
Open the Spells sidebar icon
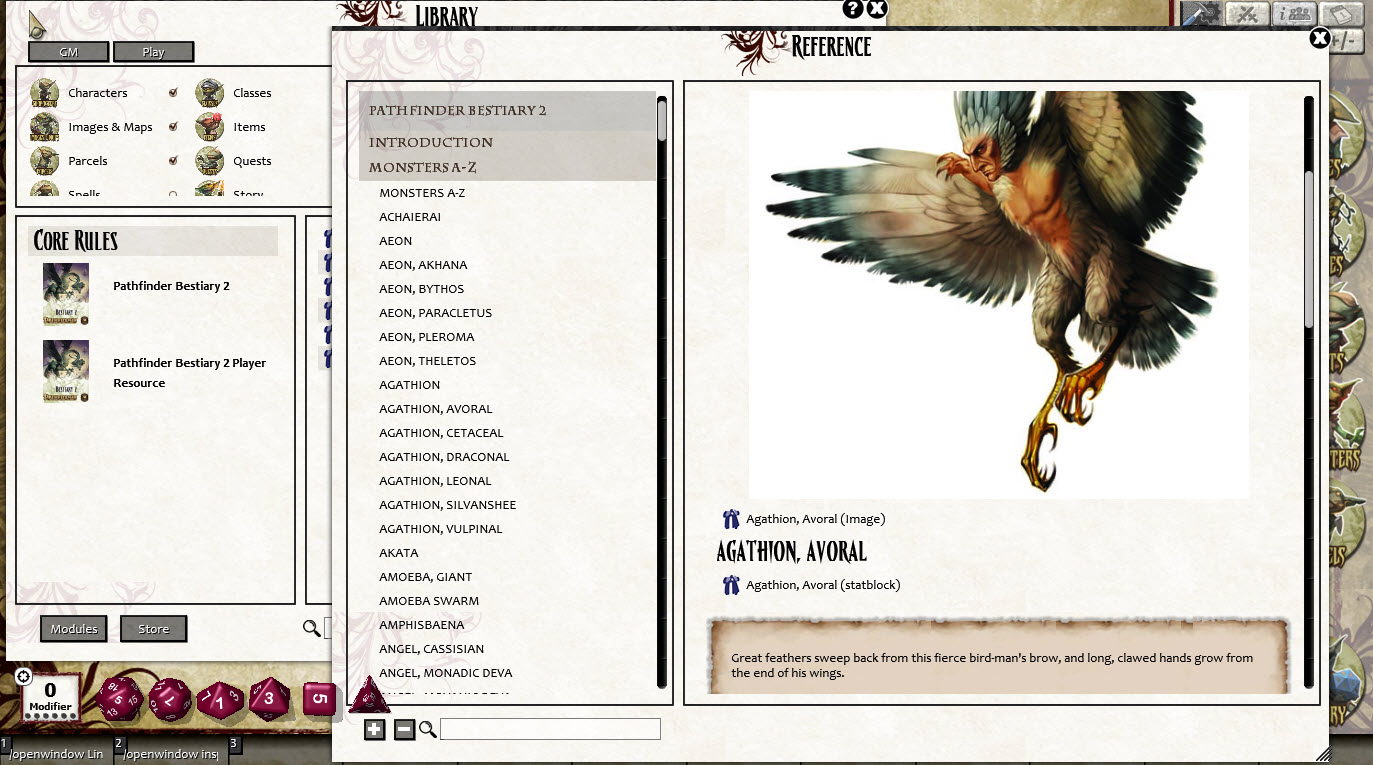pyautogui.click(x=46, y=191)
